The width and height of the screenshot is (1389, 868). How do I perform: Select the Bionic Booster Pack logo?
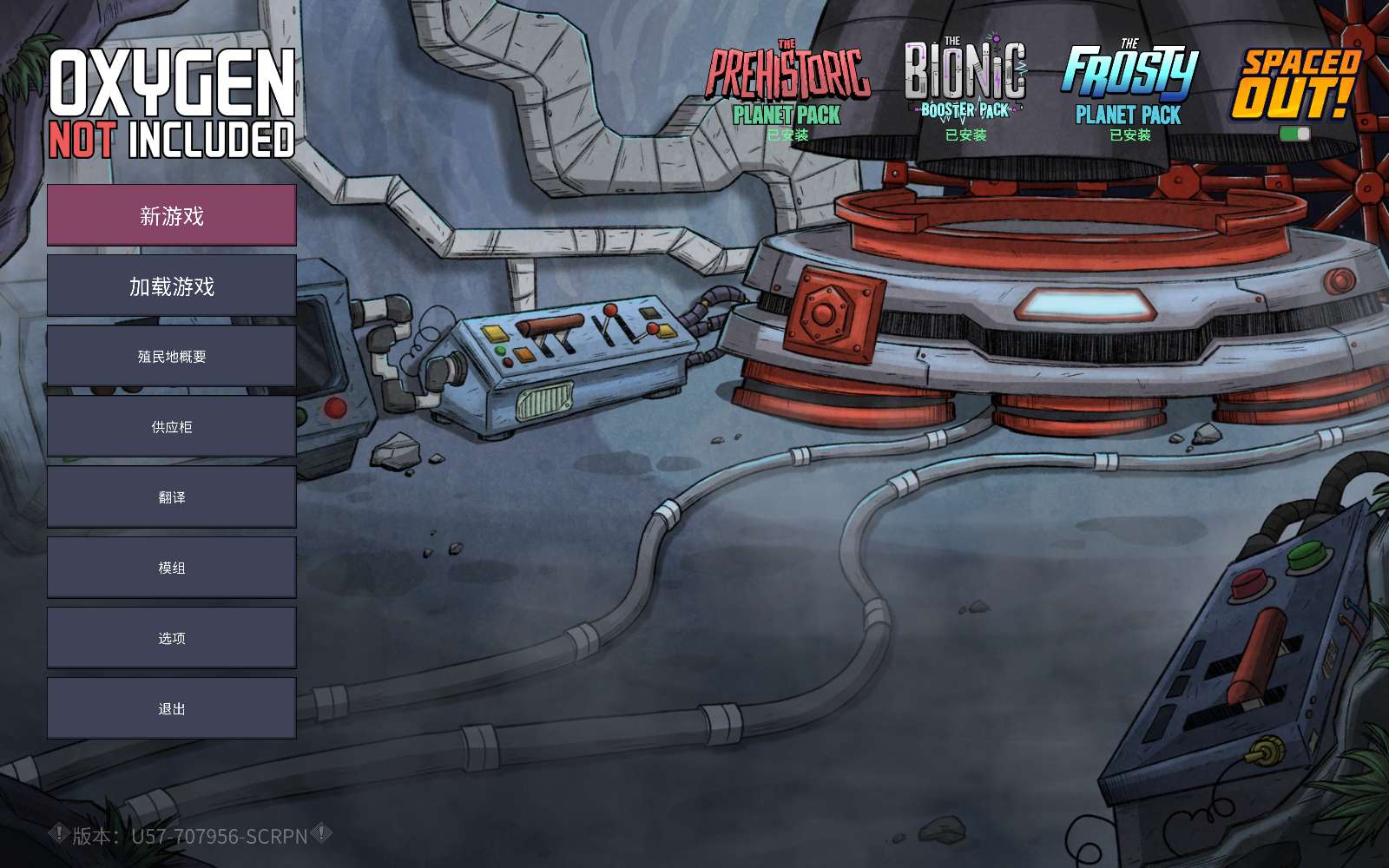click(x=965, y=80)
